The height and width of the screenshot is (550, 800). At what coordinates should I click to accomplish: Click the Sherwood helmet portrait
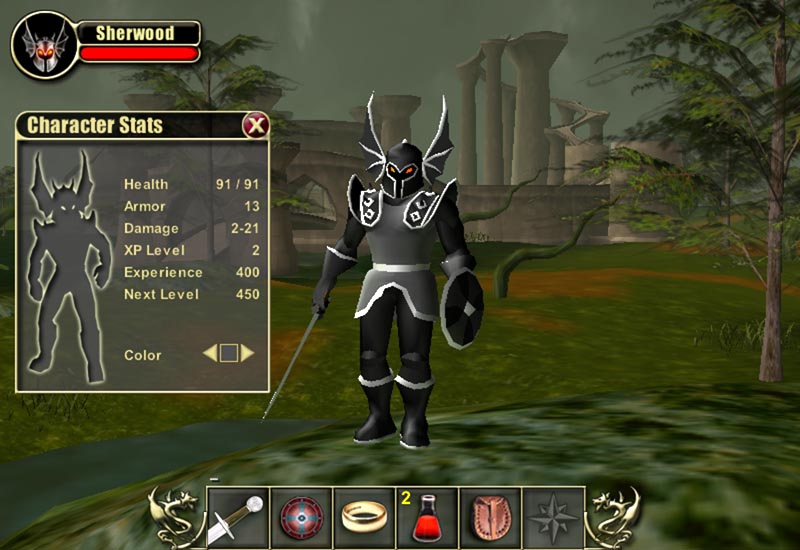click(x=45, y=44)
